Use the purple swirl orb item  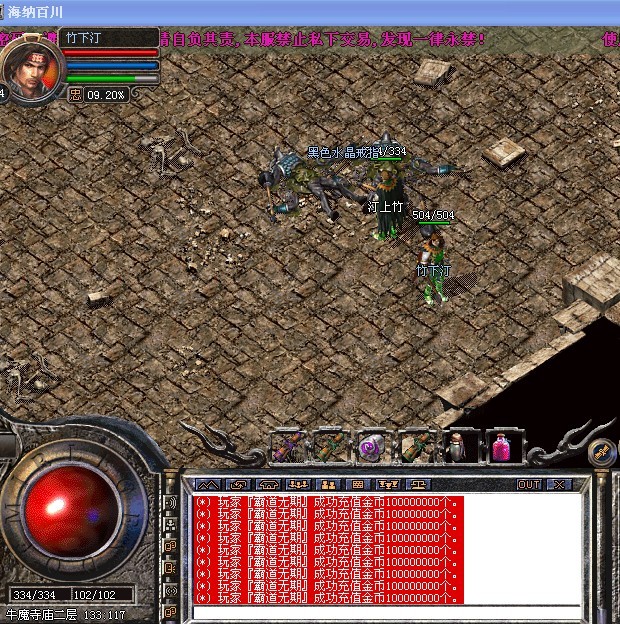[x=371, y=446]
